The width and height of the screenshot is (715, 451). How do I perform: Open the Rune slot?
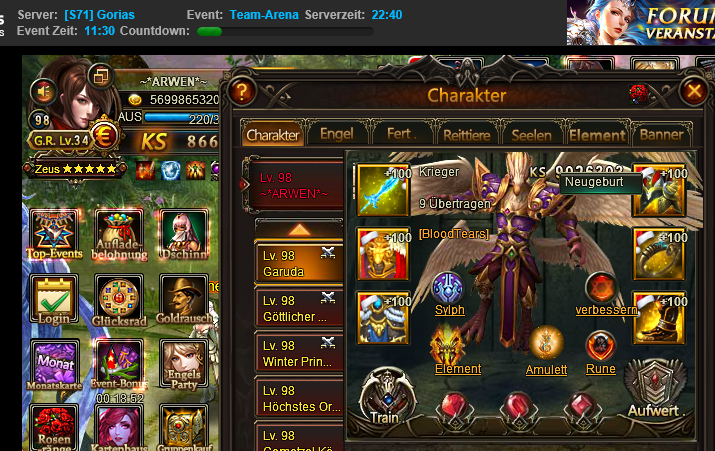click(600, 348)
